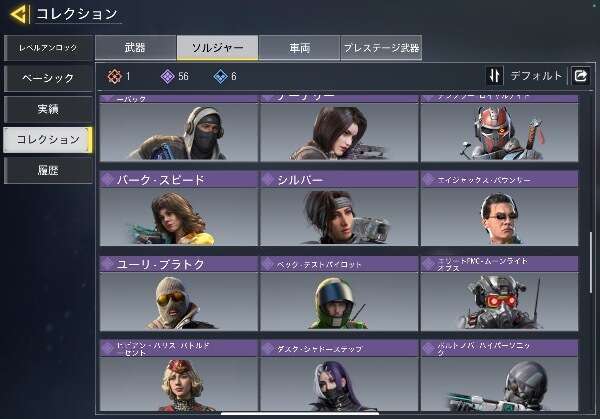The image size is (600, 419).
Task: Switch to the 武器 tab
Action: pos(135,47)
